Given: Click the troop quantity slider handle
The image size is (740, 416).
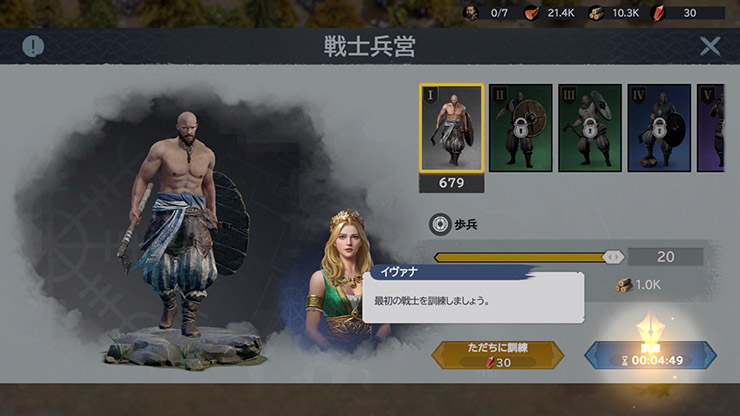Looking at the screenshot, I should pyautogui.click(x=613, y=257).
